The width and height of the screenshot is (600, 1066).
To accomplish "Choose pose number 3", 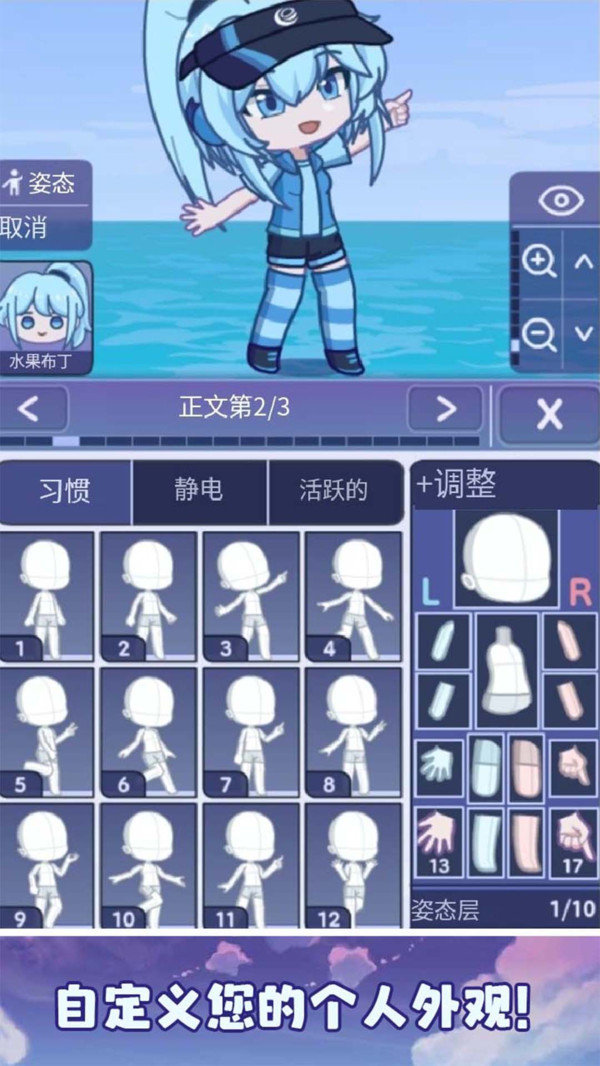I will [x=251, y=596].
